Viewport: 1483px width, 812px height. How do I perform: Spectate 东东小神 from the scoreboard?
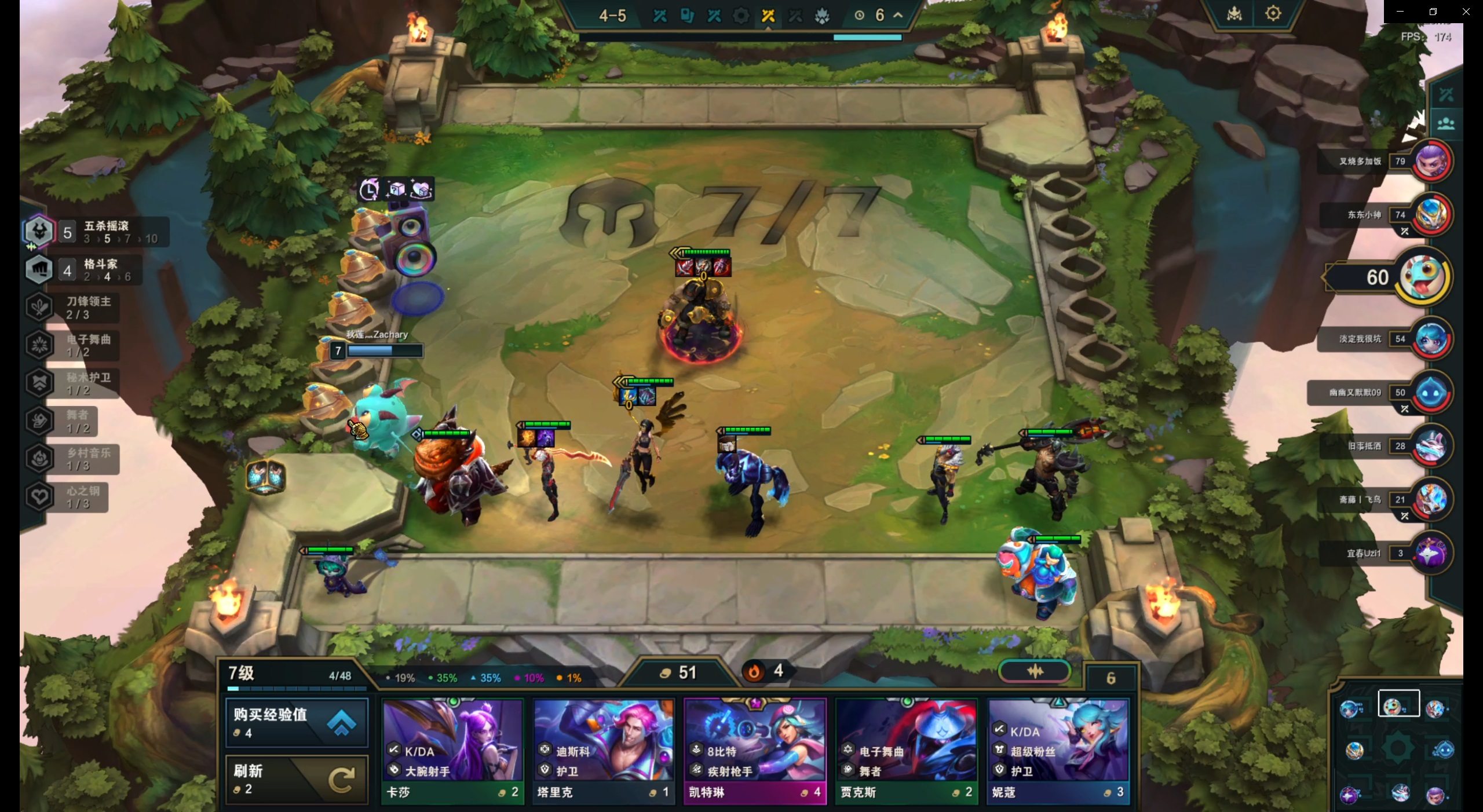point(1431,214)
